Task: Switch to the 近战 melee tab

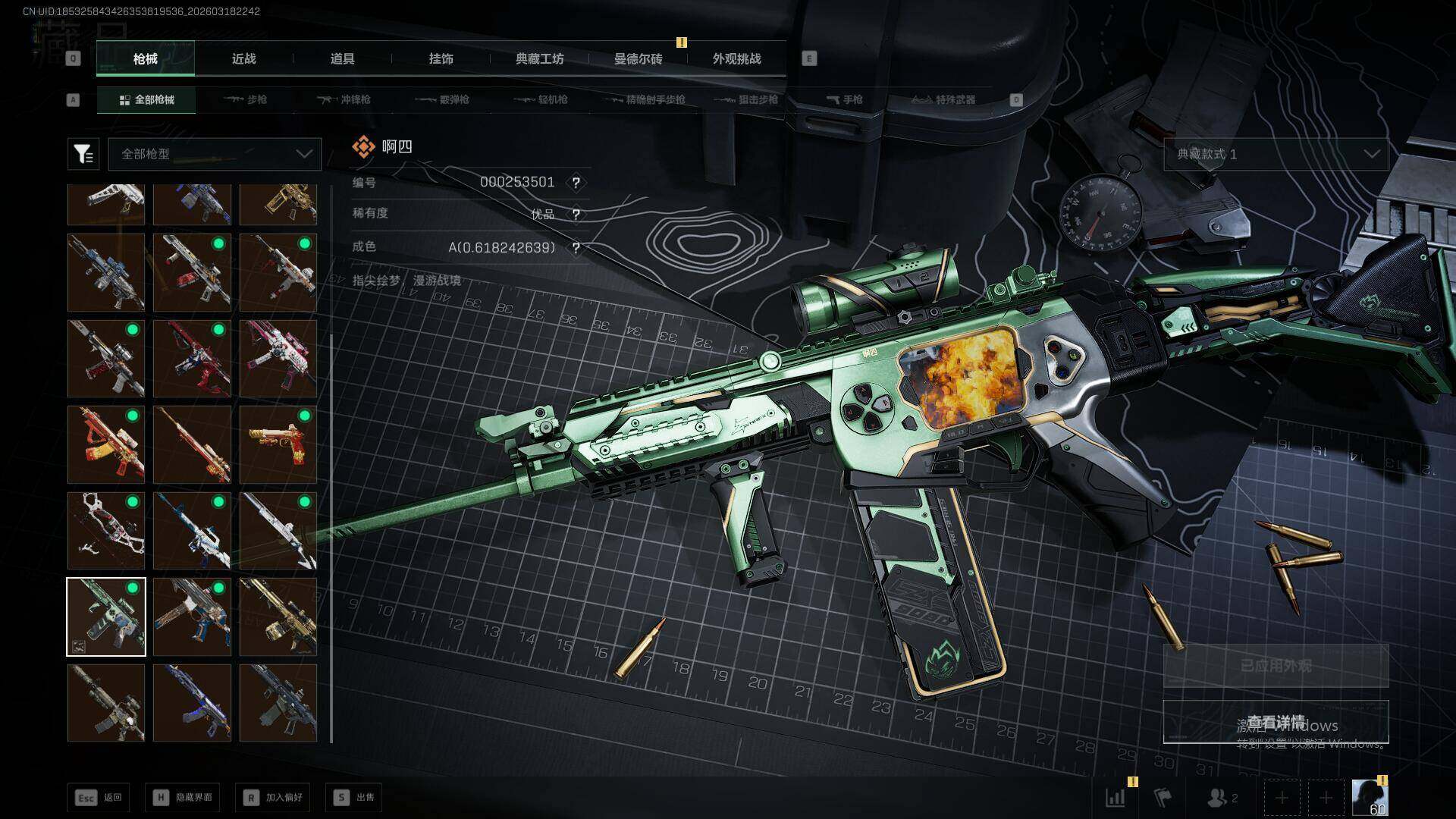Action: [x=243, y=59]
